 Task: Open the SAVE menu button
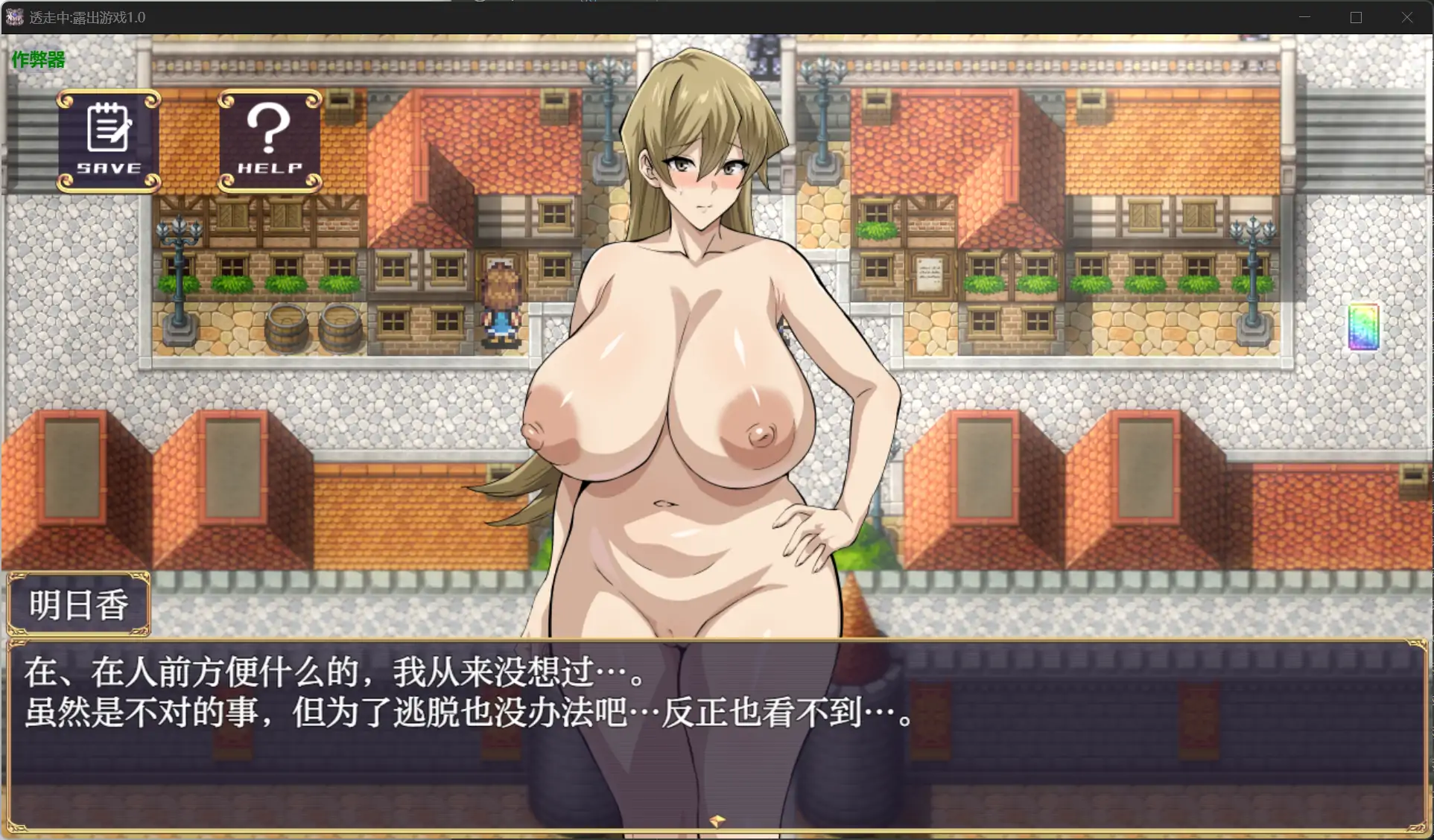click(109, 141)
